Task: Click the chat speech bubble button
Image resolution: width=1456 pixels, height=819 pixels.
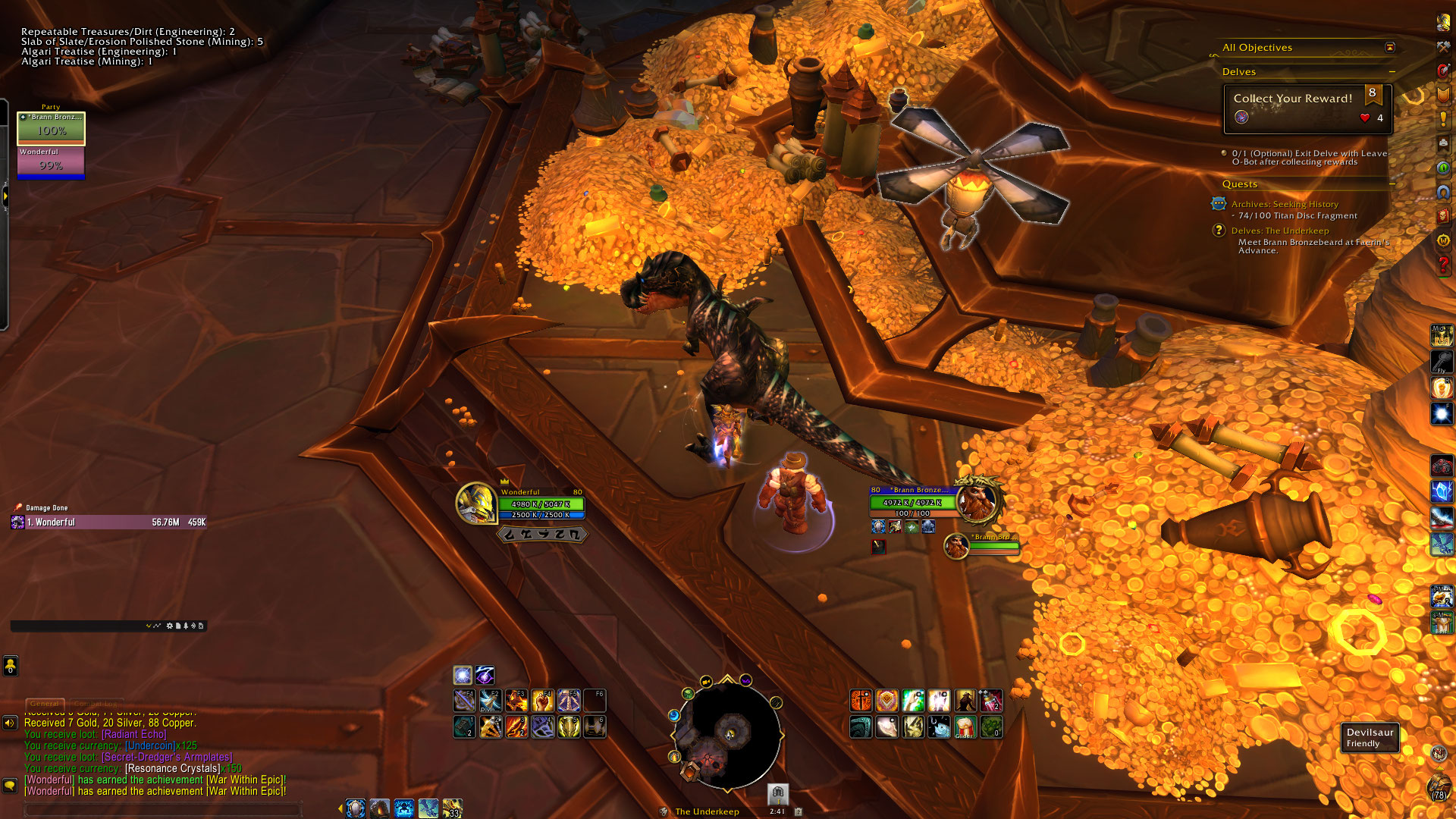Action: tap(10, 785)
